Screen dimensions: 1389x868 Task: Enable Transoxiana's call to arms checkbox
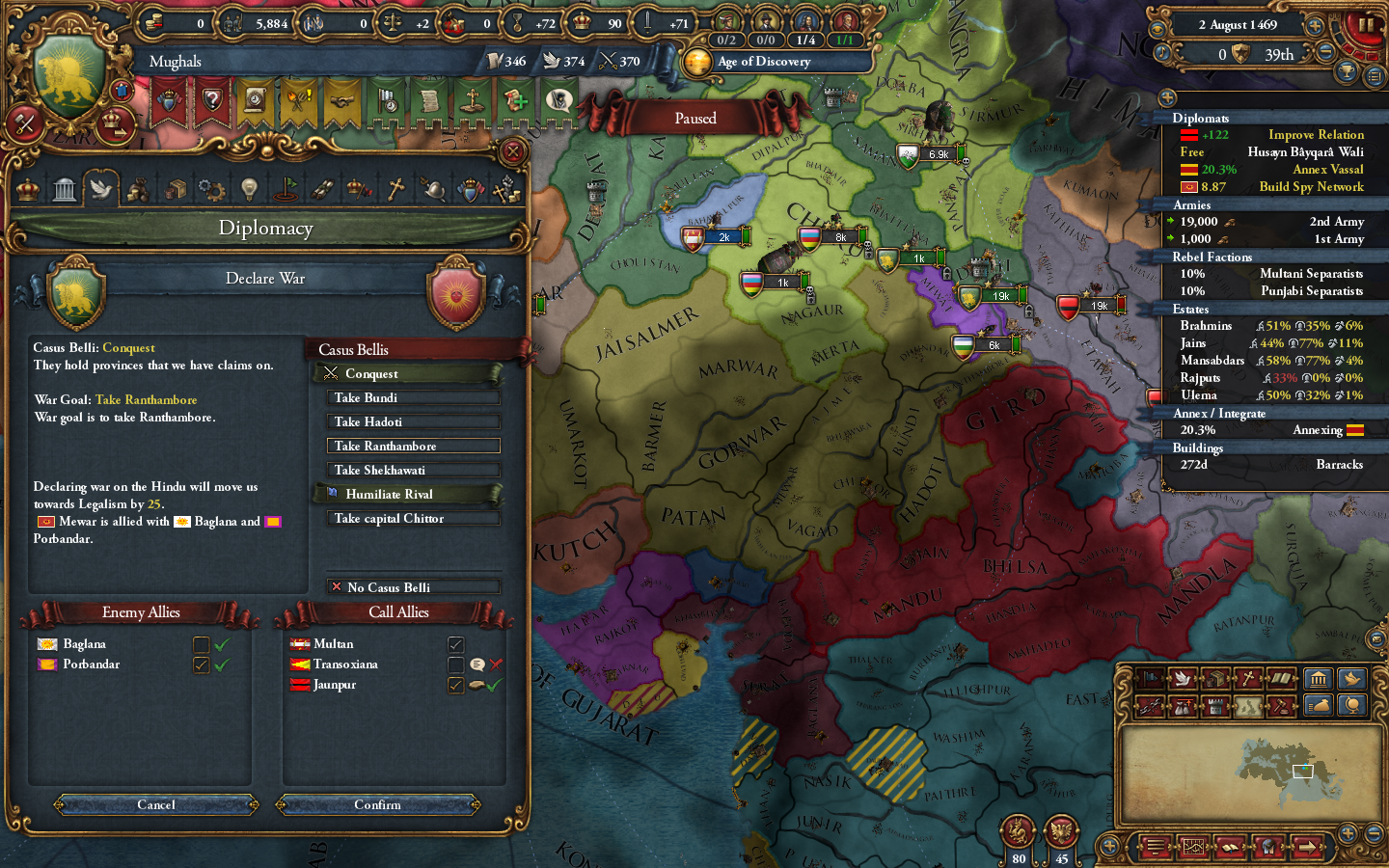pos(456,664)
